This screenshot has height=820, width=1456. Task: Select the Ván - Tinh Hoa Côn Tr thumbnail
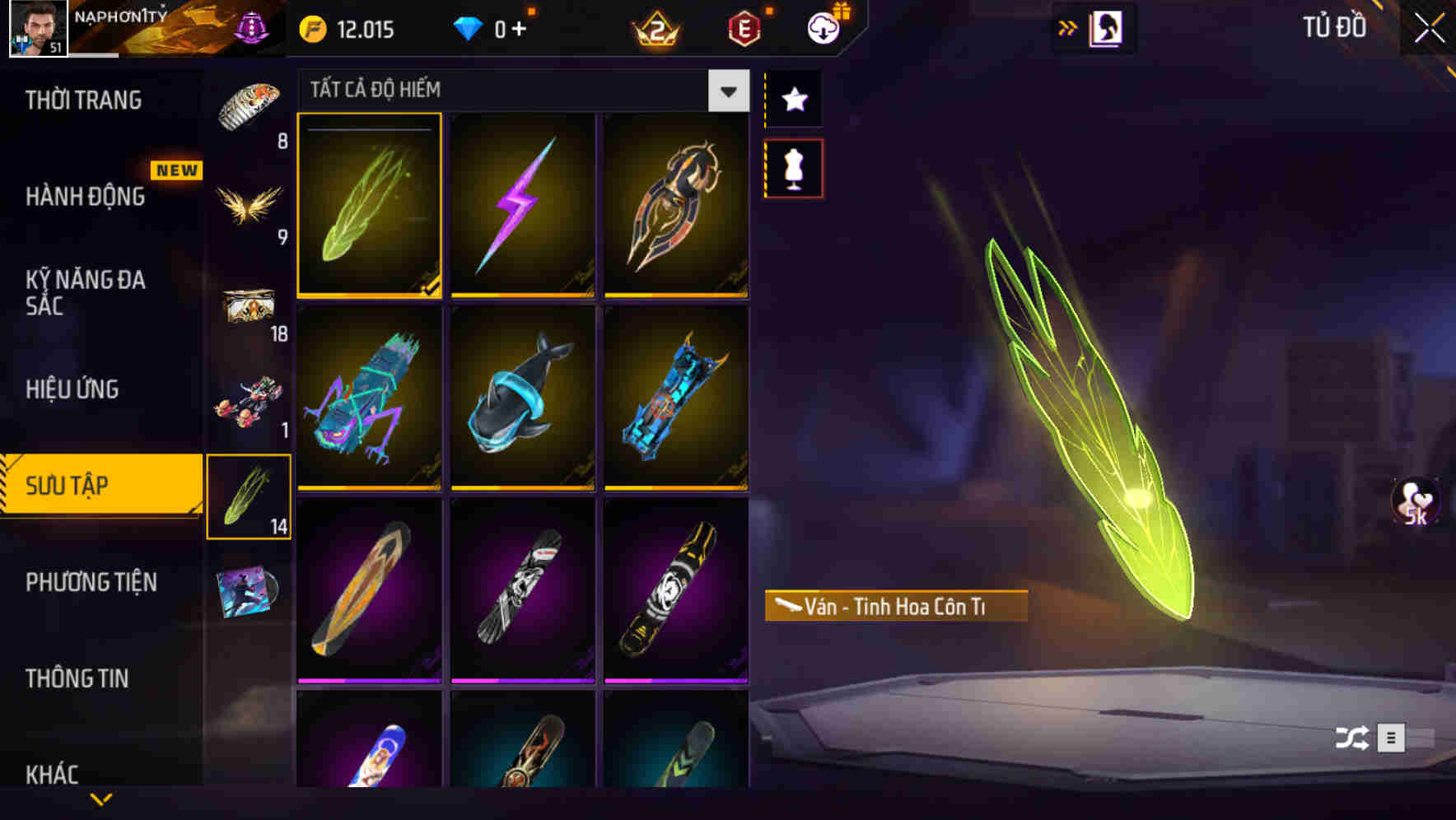(370, 206)
